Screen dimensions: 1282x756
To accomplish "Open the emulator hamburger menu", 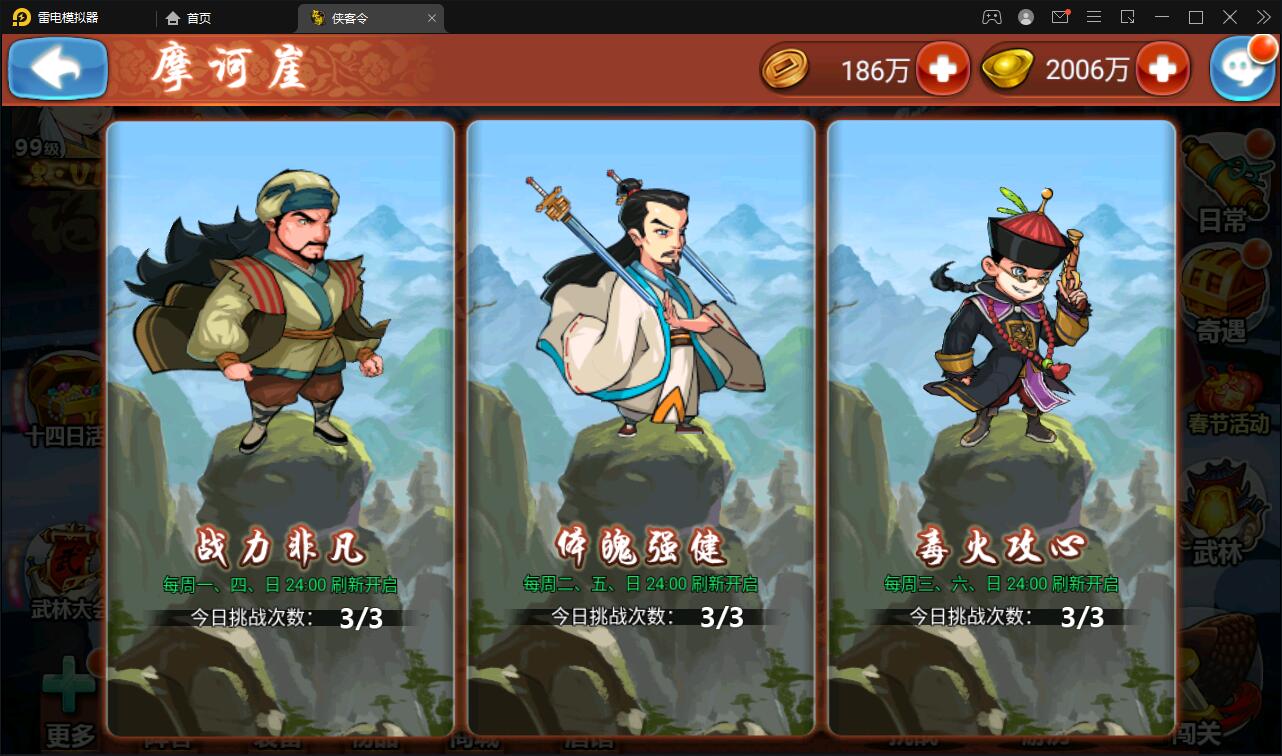I will [1094, 17].
